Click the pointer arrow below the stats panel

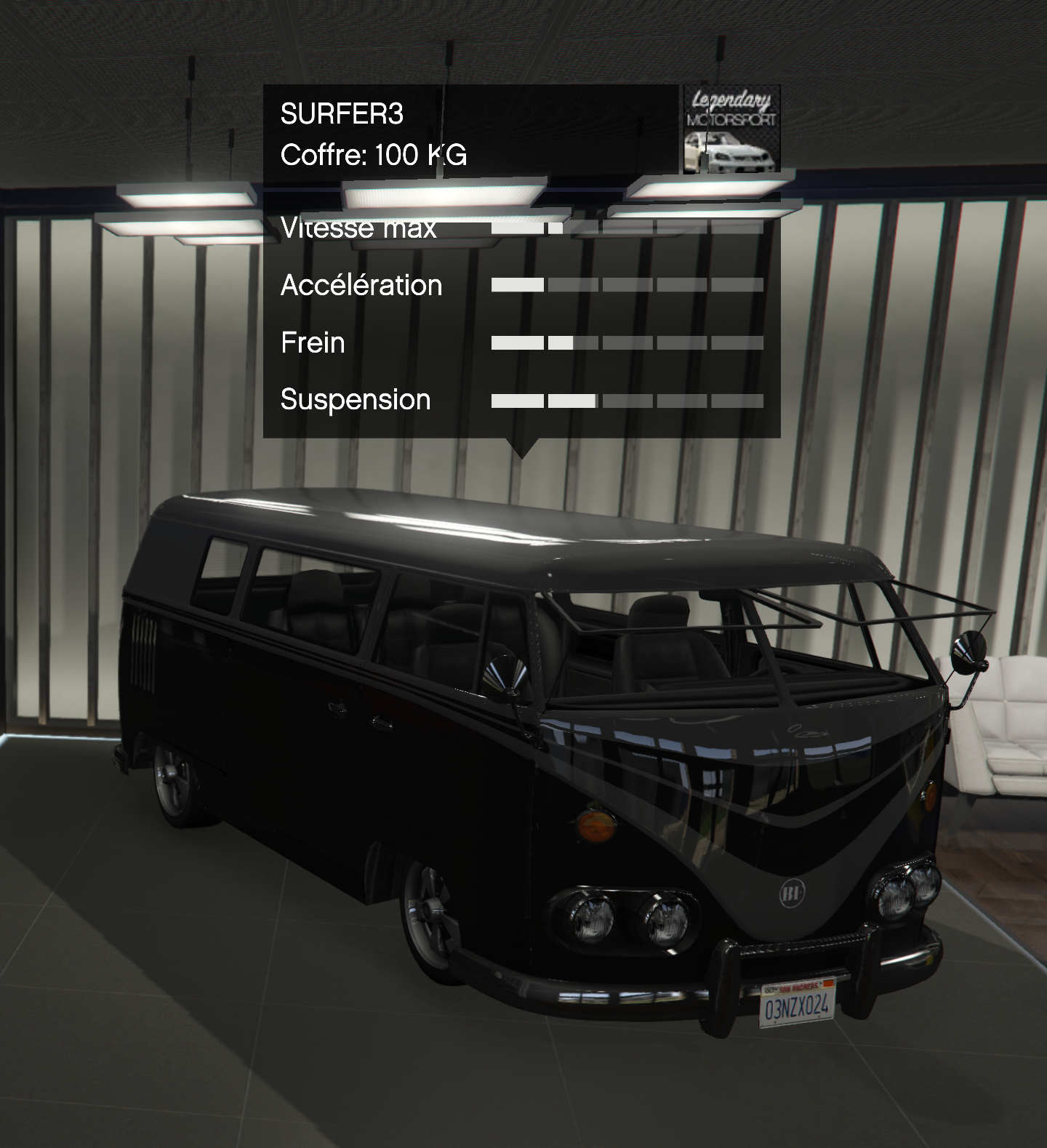525,451
